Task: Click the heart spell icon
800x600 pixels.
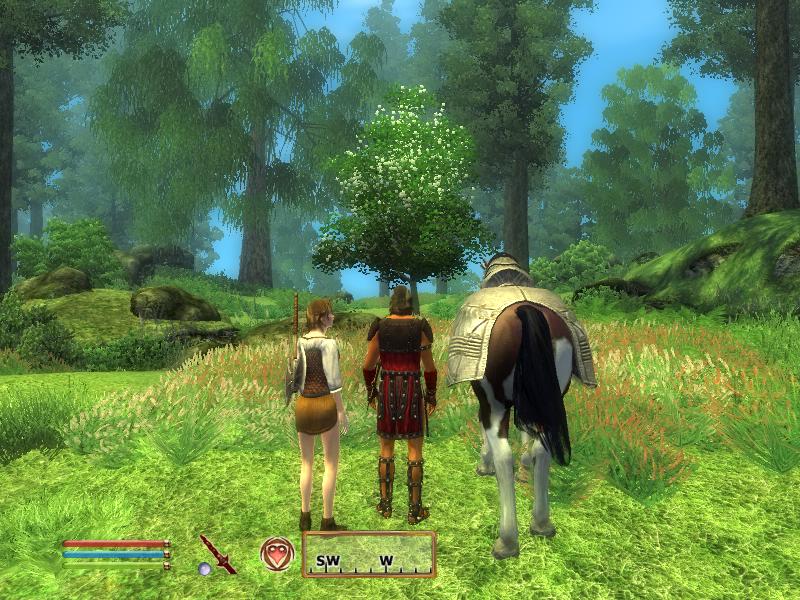Action: [277, 553]
